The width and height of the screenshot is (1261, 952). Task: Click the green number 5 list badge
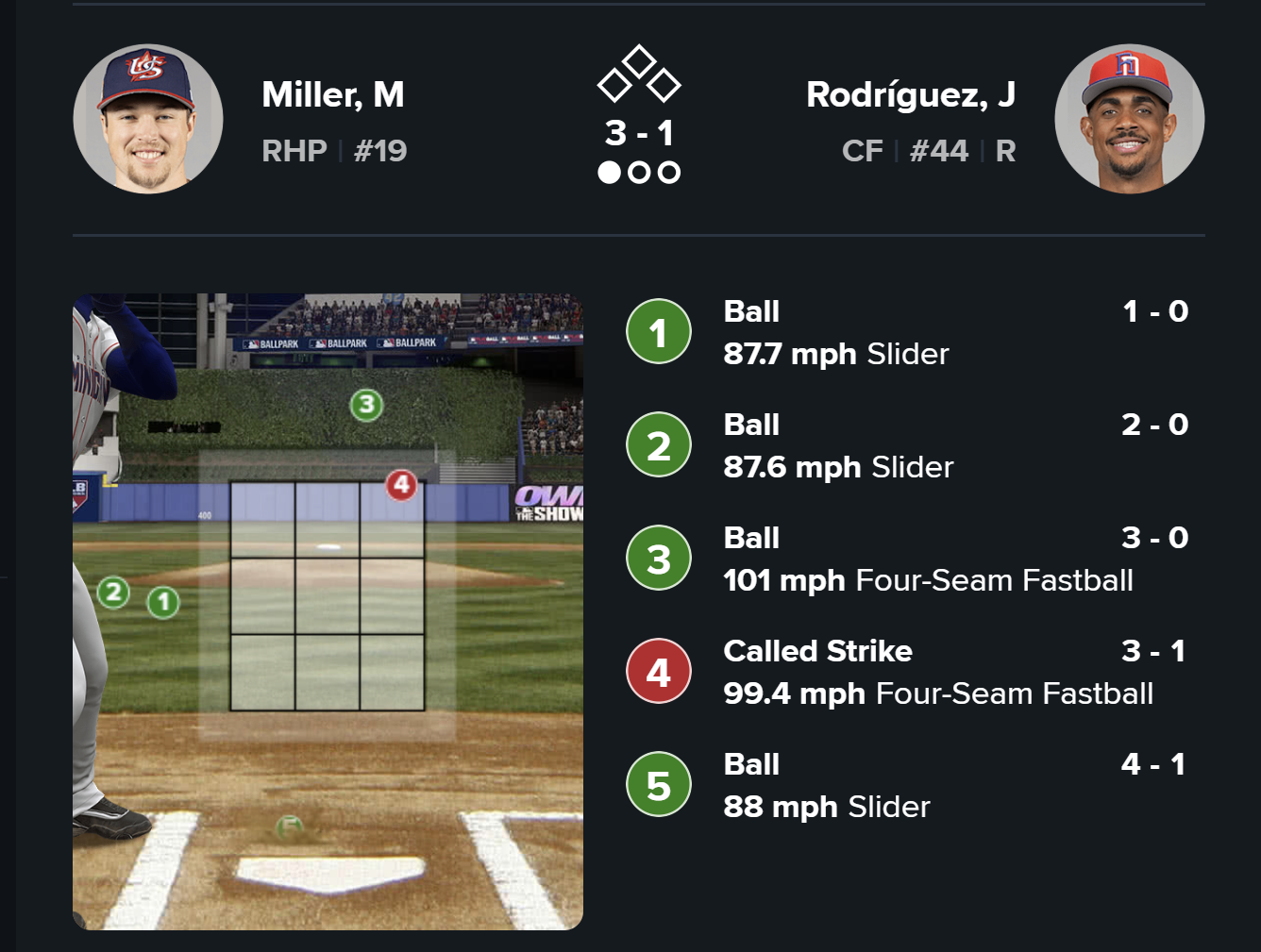(x=659, y=785)
